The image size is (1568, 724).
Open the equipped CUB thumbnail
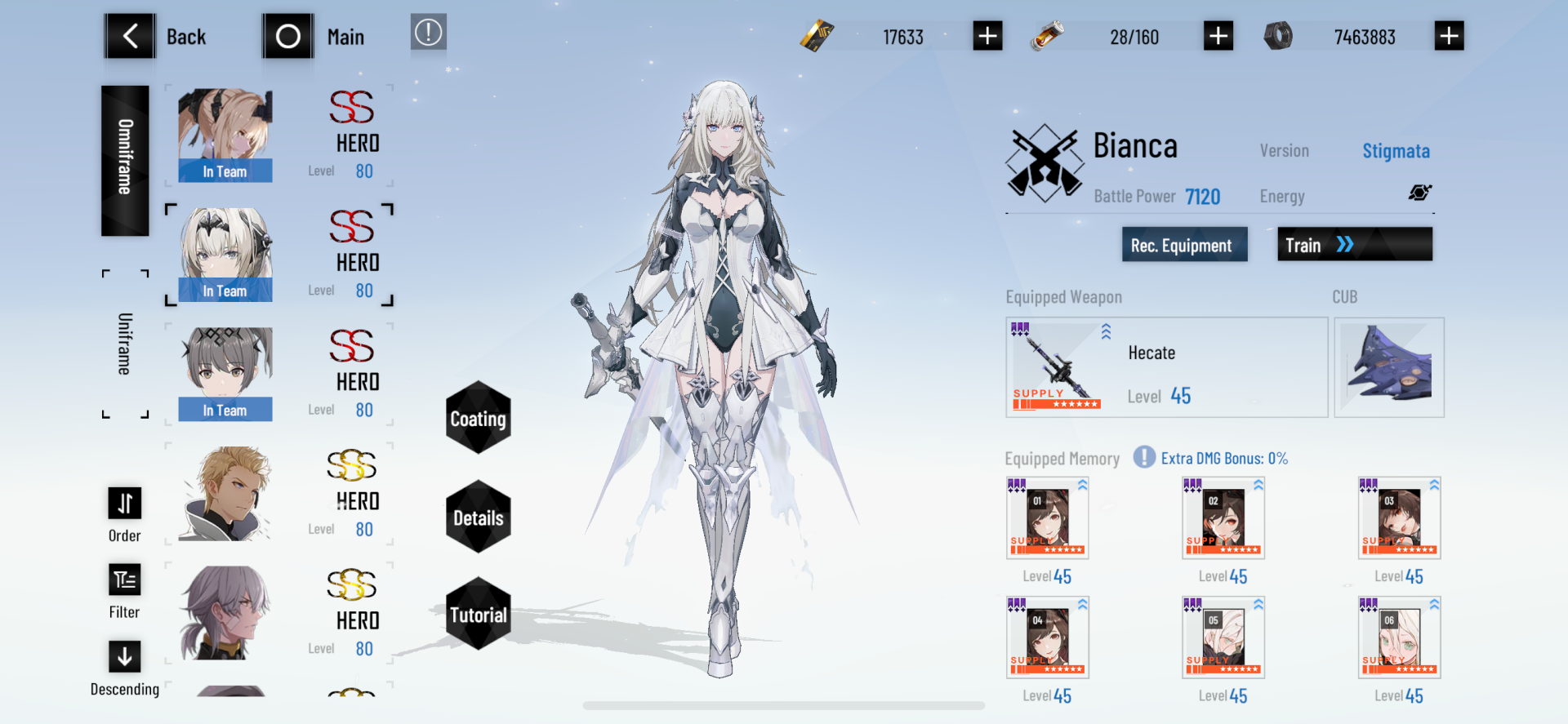click(x=1389, y=366)
